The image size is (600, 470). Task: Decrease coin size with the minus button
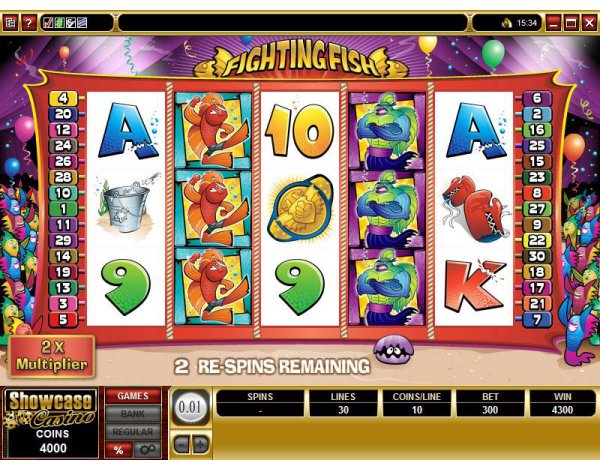pos(180,441)
